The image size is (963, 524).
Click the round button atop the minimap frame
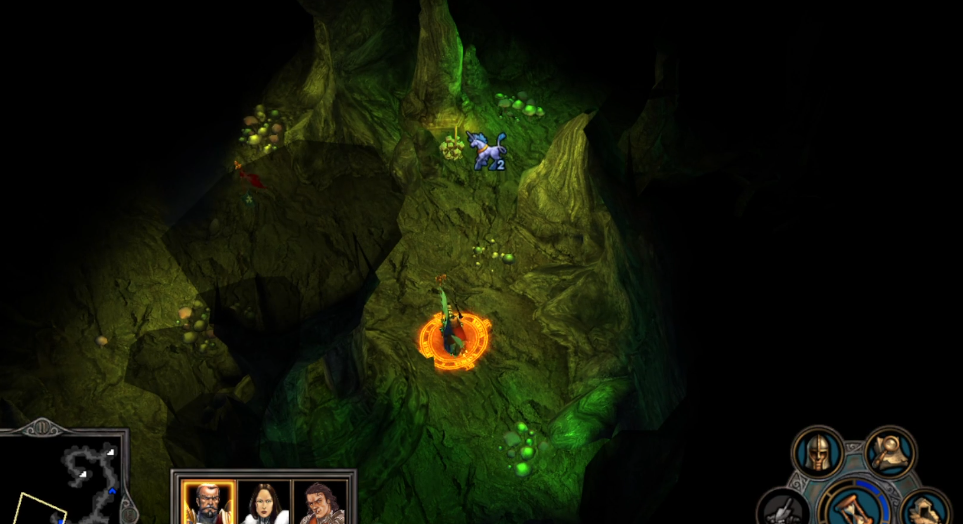tap(41, 428)
